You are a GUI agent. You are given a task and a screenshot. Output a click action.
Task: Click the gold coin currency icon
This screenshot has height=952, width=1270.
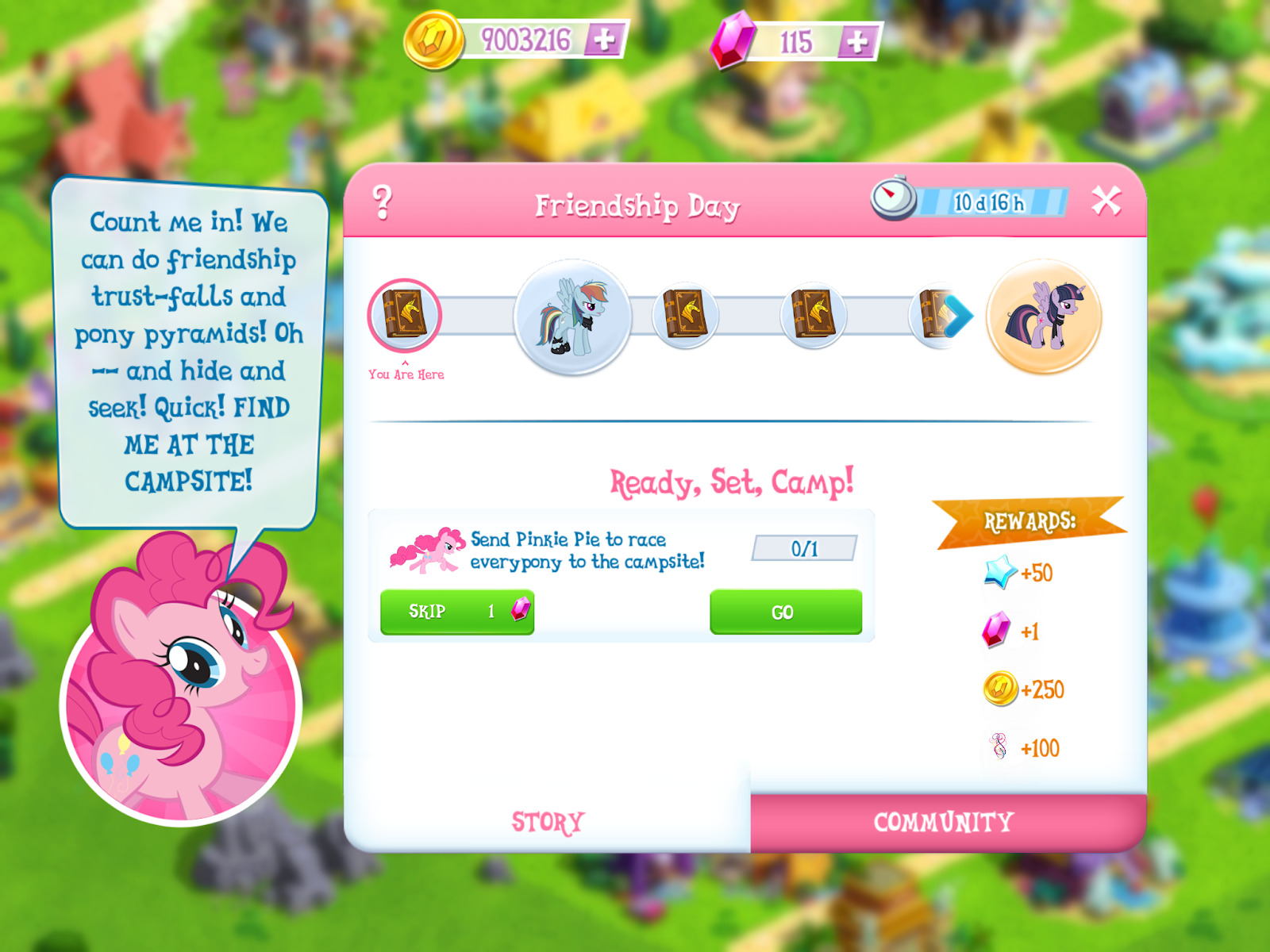pyautogui.click(x=435, y=36)
